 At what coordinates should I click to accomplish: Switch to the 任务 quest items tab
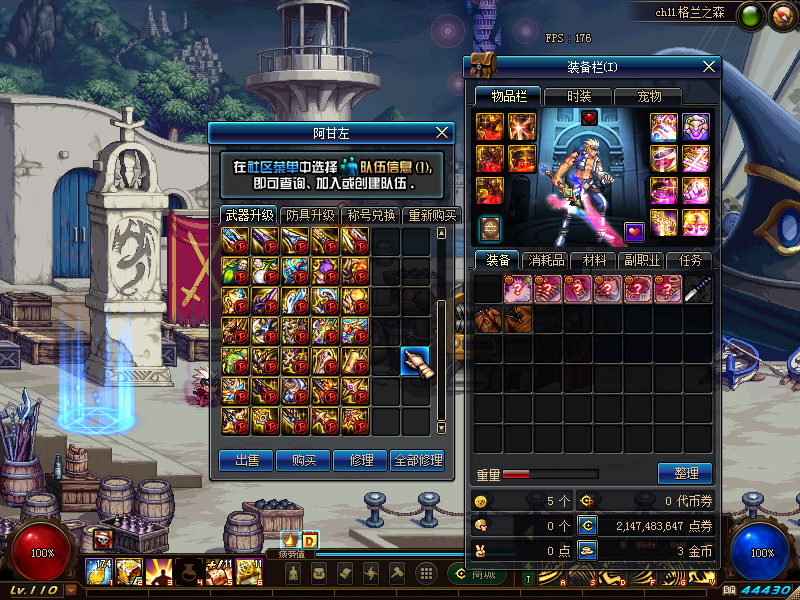coord(691,260)
